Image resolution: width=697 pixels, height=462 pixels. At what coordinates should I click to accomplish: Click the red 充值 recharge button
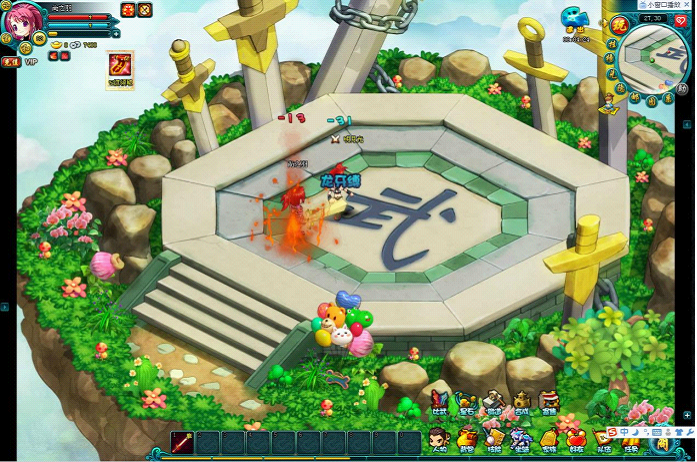11,62
